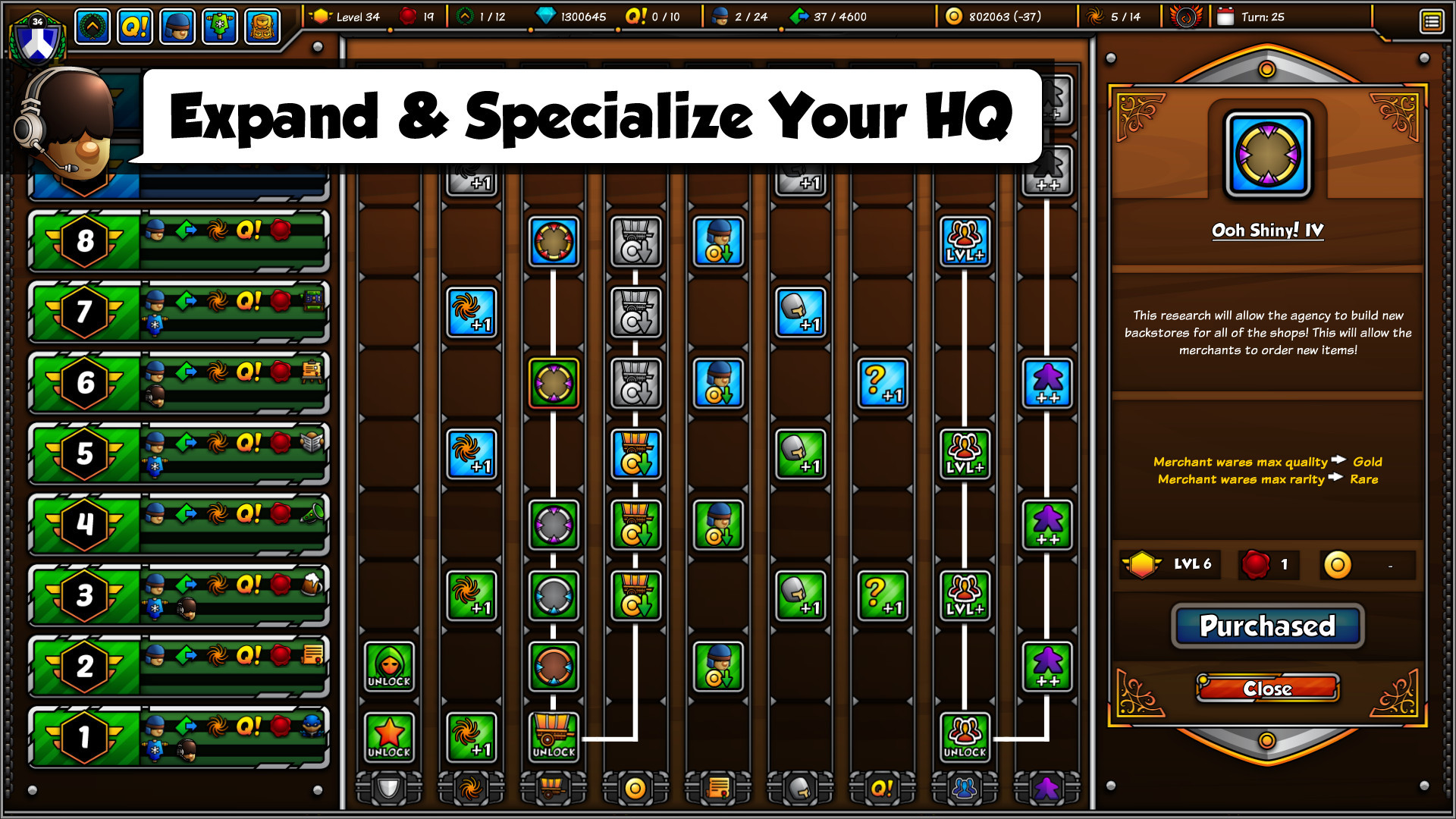Viewport: 1456px width, 819px height.
Task: Switch to the blue soldier tab at top left
Action: click(x=177, y=25)
